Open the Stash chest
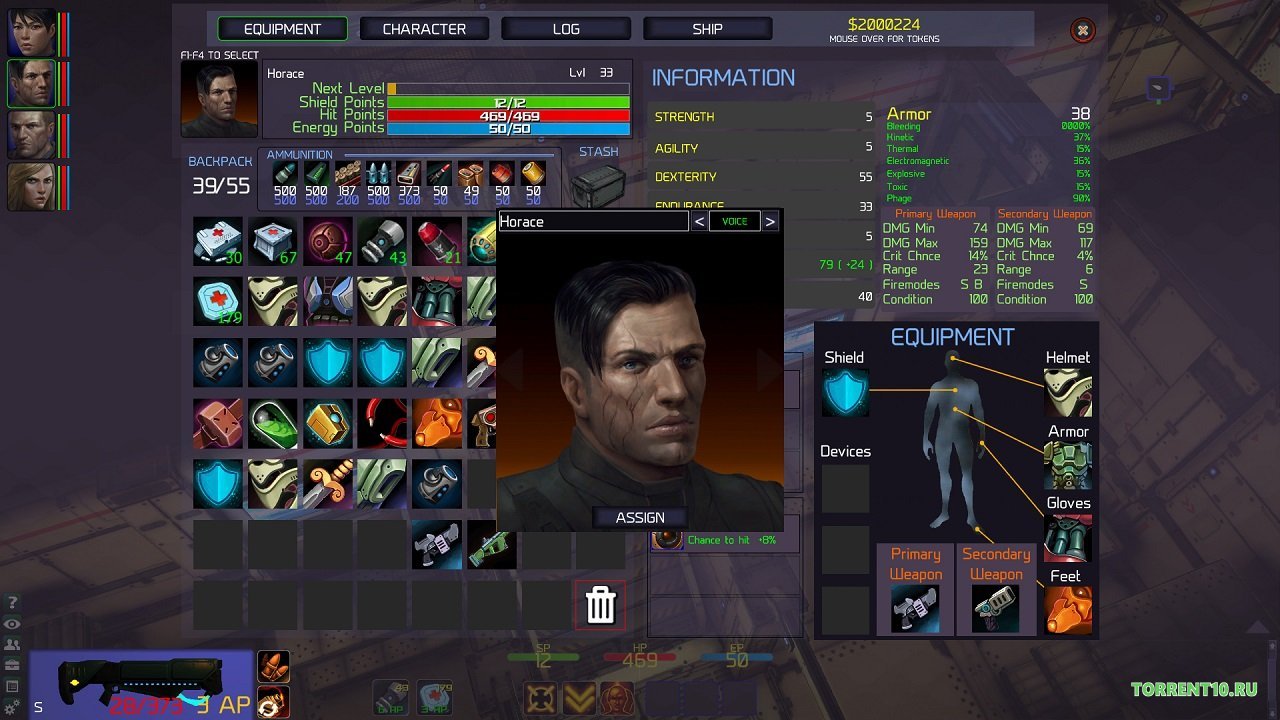1280x720 pixels. (x=598, y=185)
